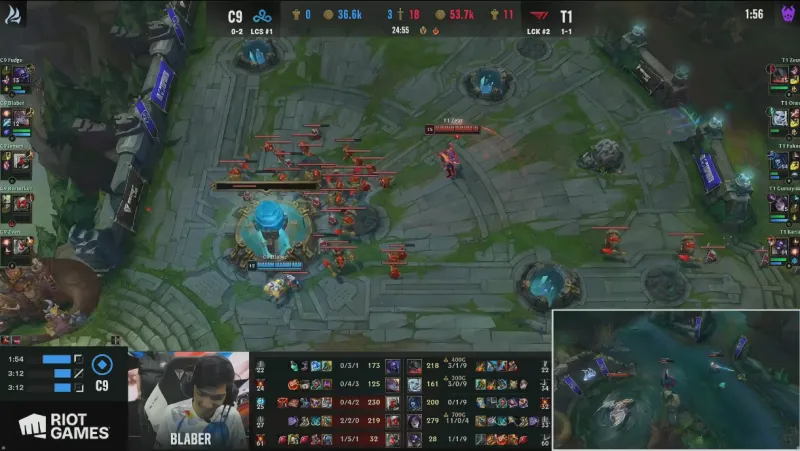Open the picture-in-picture river view

(x=676, y=380)
